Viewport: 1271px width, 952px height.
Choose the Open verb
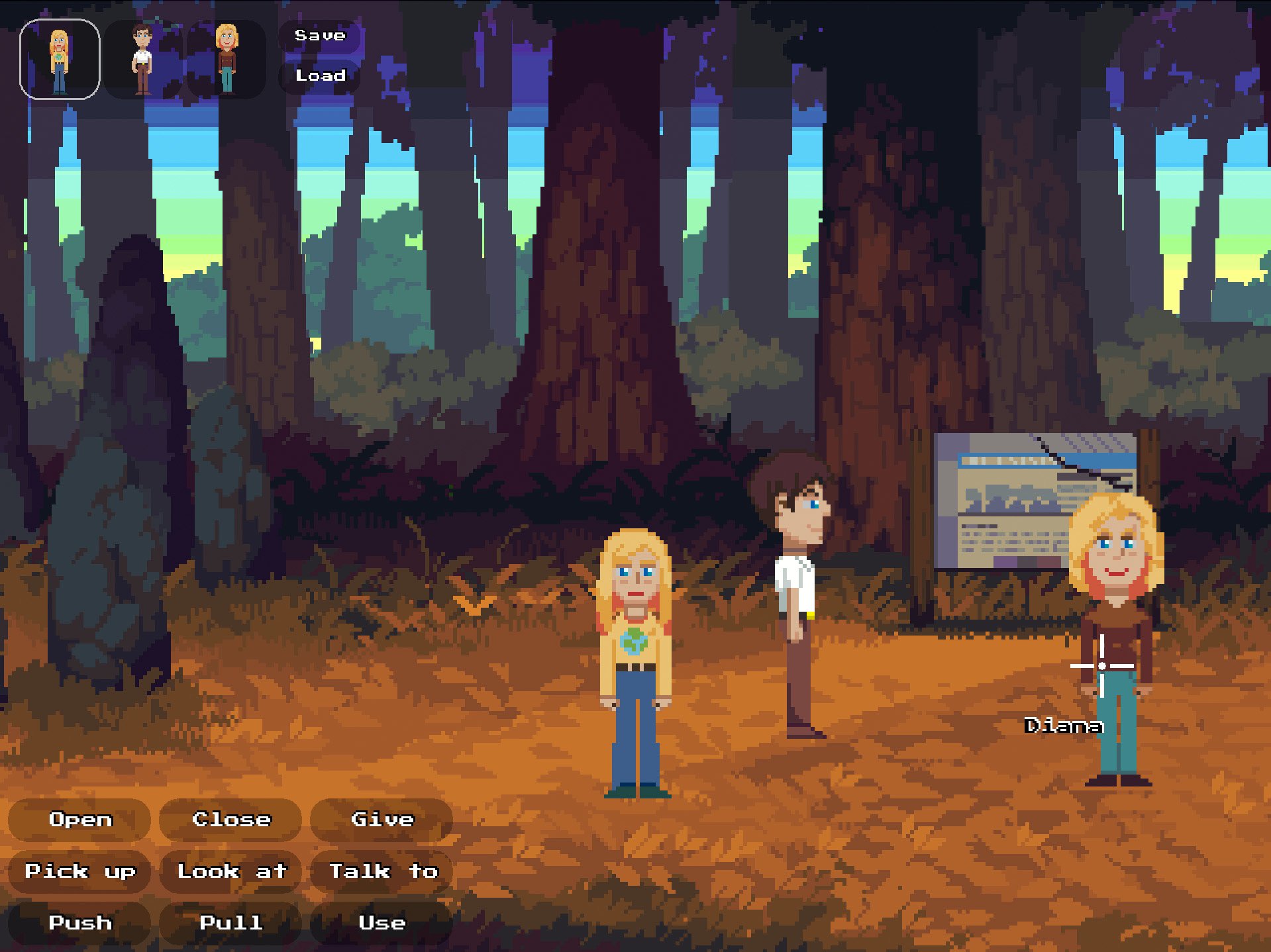(80, 820)
